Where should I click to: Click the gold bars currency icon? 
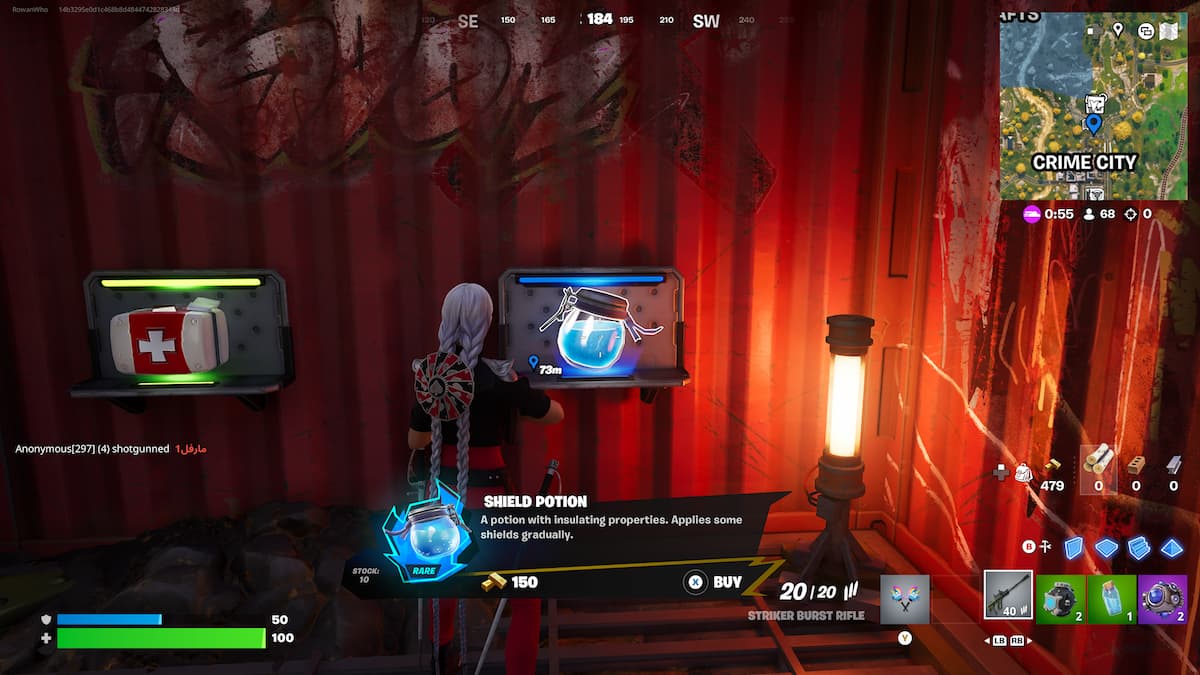[x=1052, y=466]
